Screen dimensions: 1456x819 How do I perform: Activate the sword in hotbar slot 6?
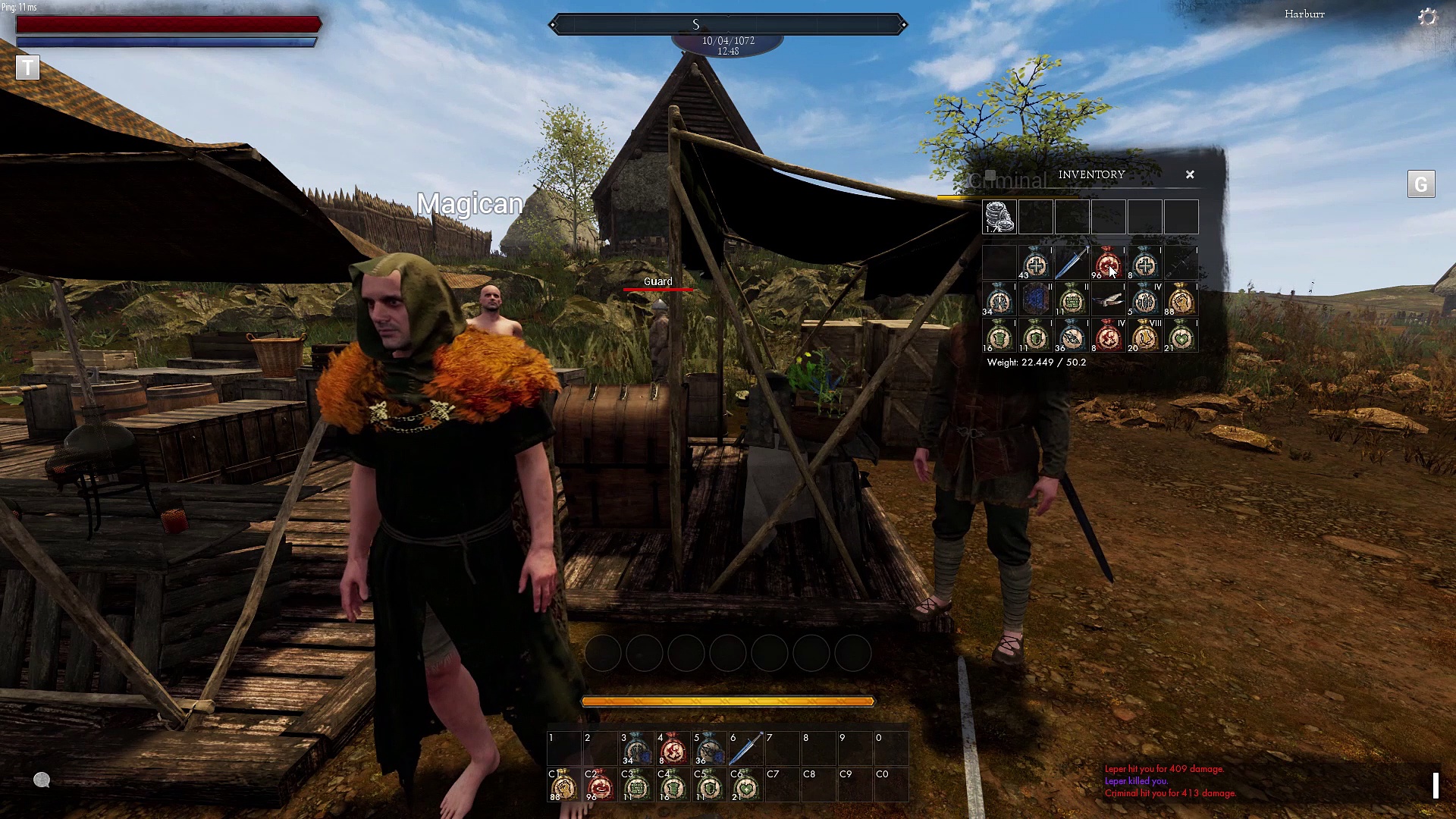[x=745, y=749]
